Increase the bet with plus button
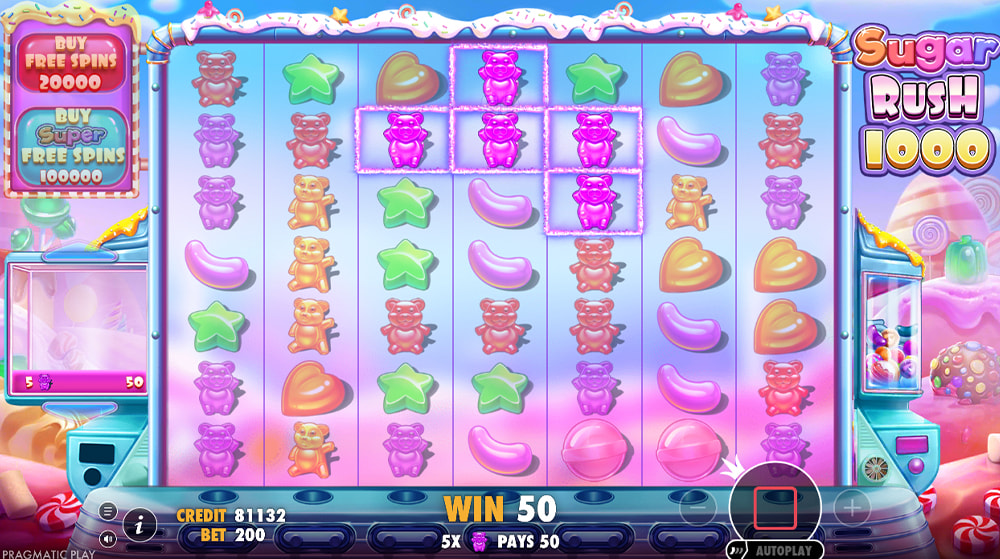The width and height of the screenshot is (1000, 559). [x=852, y=508]
